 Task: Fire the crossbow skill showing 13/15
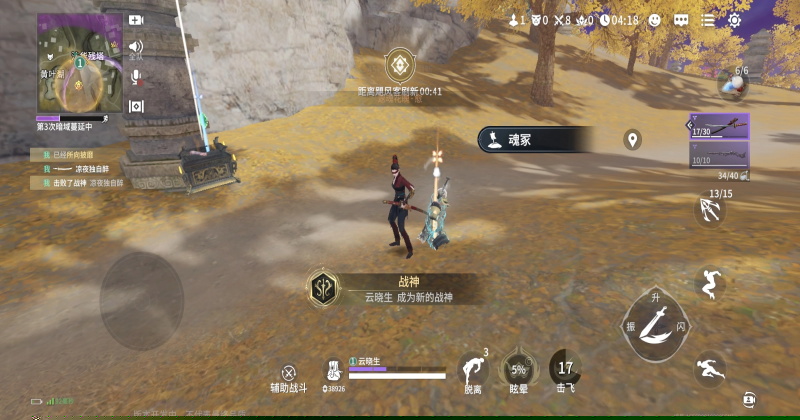(x=710, y=210)
